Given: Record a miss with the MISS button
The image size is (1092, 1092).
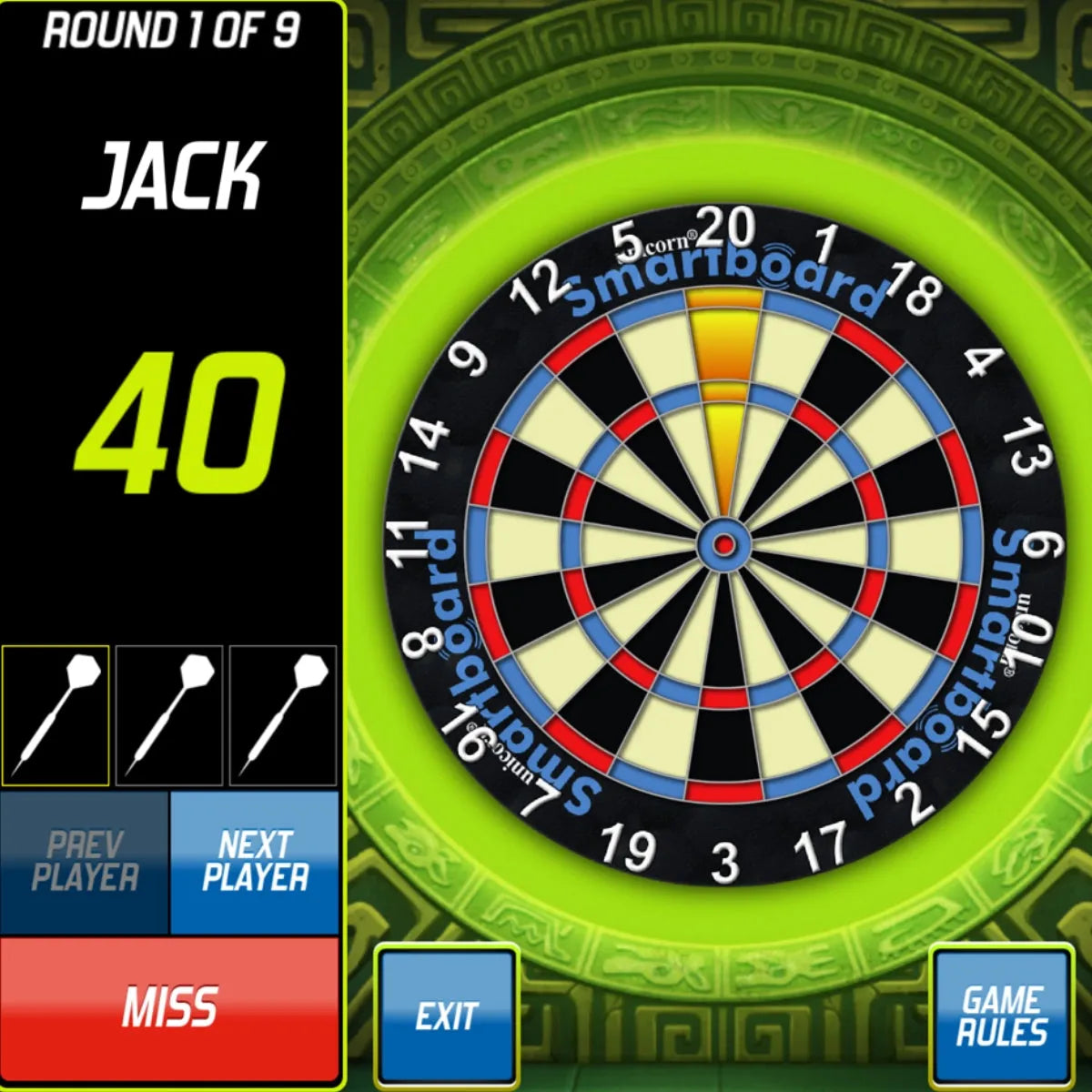Looking at the screenshot, I should (170, 1007).
